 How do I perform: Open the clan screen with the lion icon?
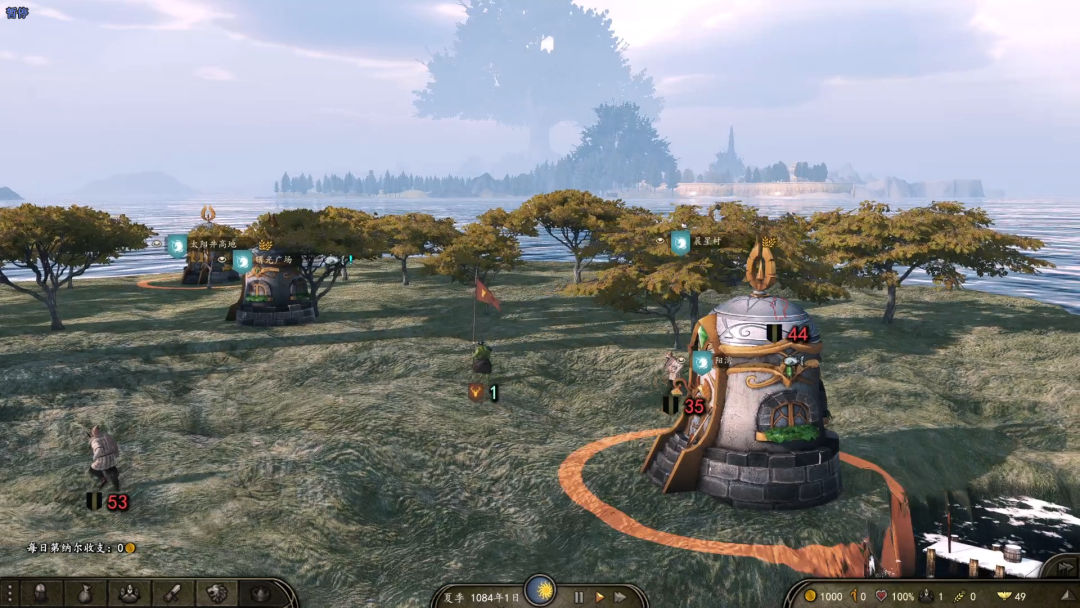pyautogui.click(x=217, y=593)
